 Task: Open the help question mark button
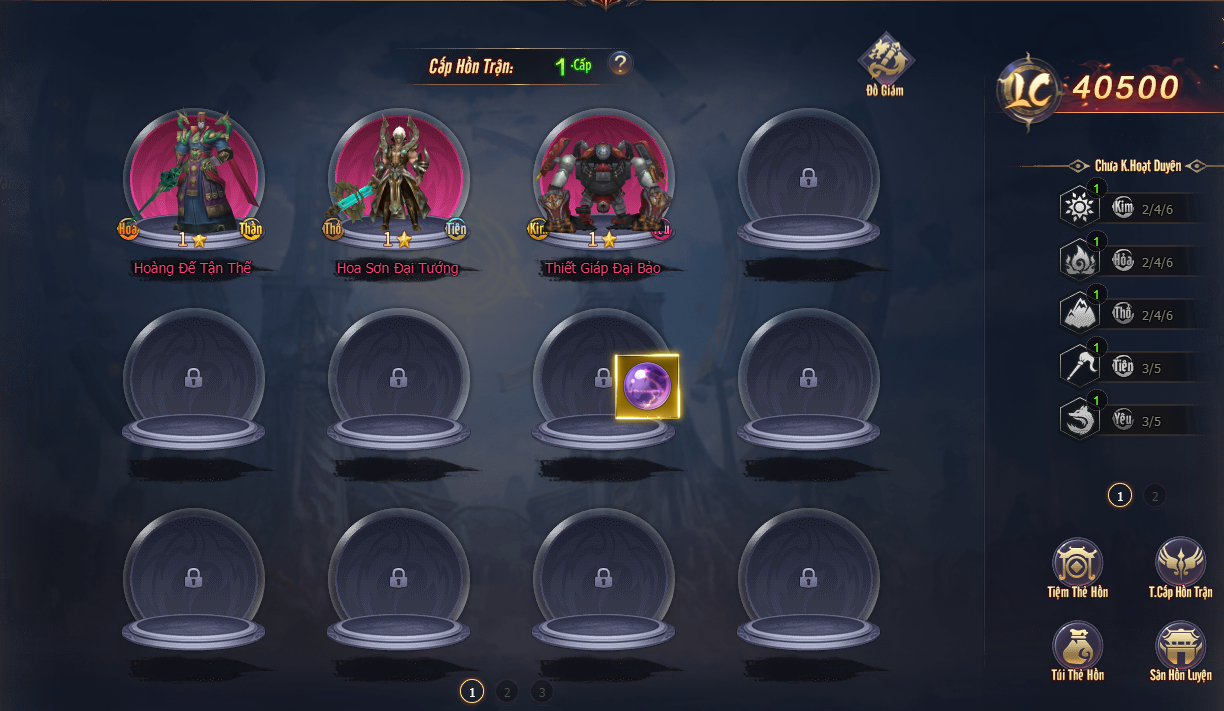[621, 64]
